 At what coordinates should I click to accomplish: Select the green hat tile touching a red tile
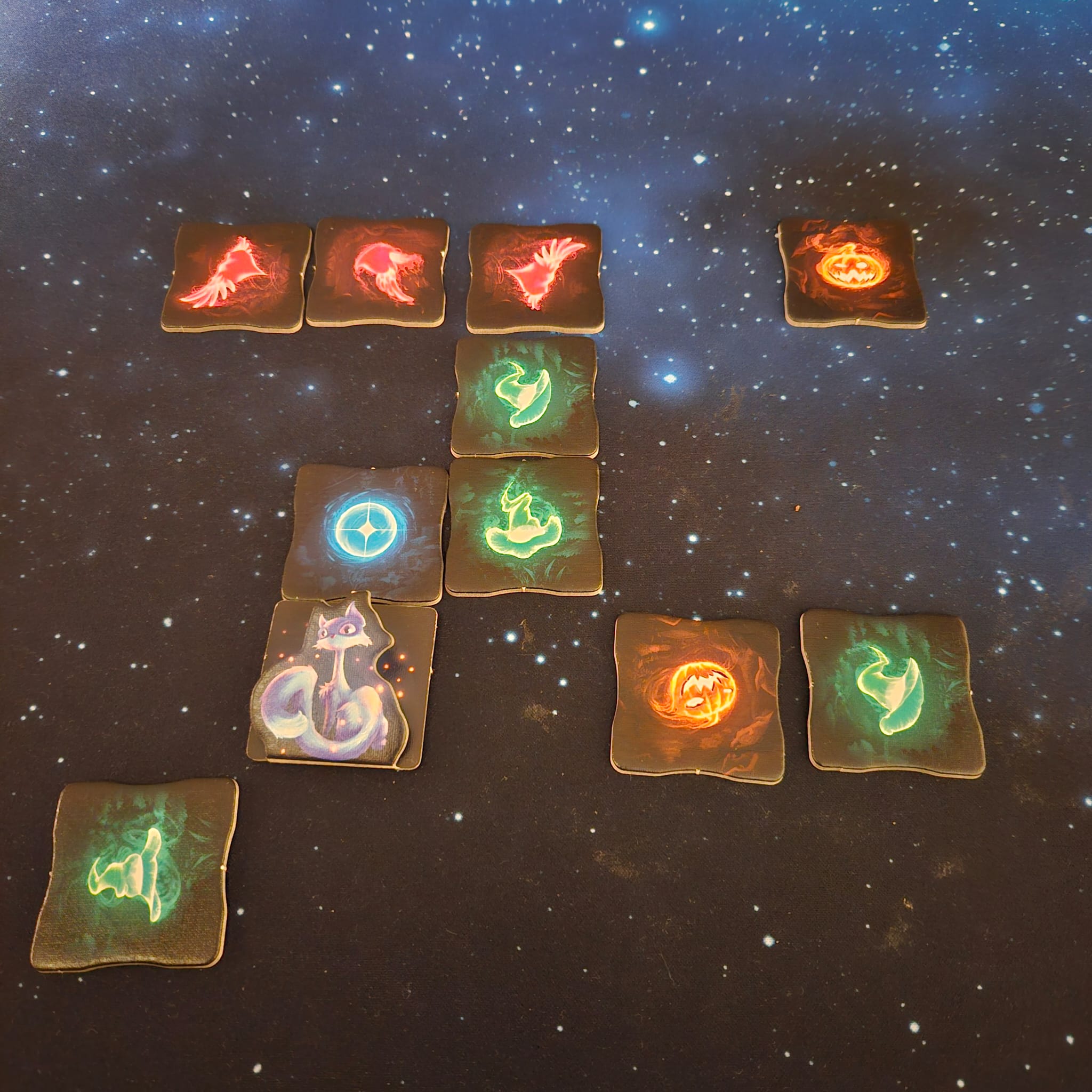point(525,396)
